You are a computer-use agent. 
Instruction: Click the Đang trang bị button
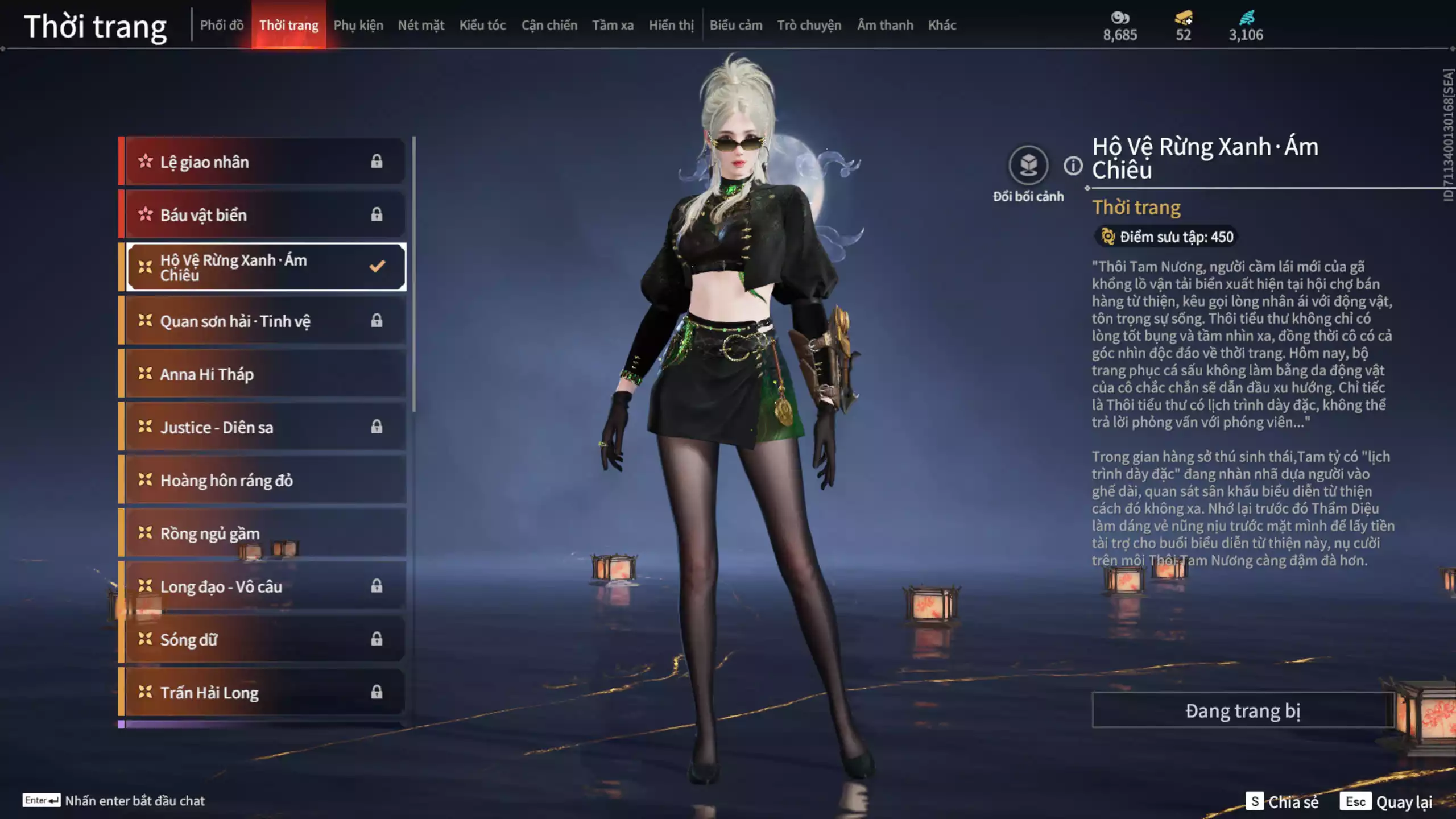click(x=1243, y=710)
